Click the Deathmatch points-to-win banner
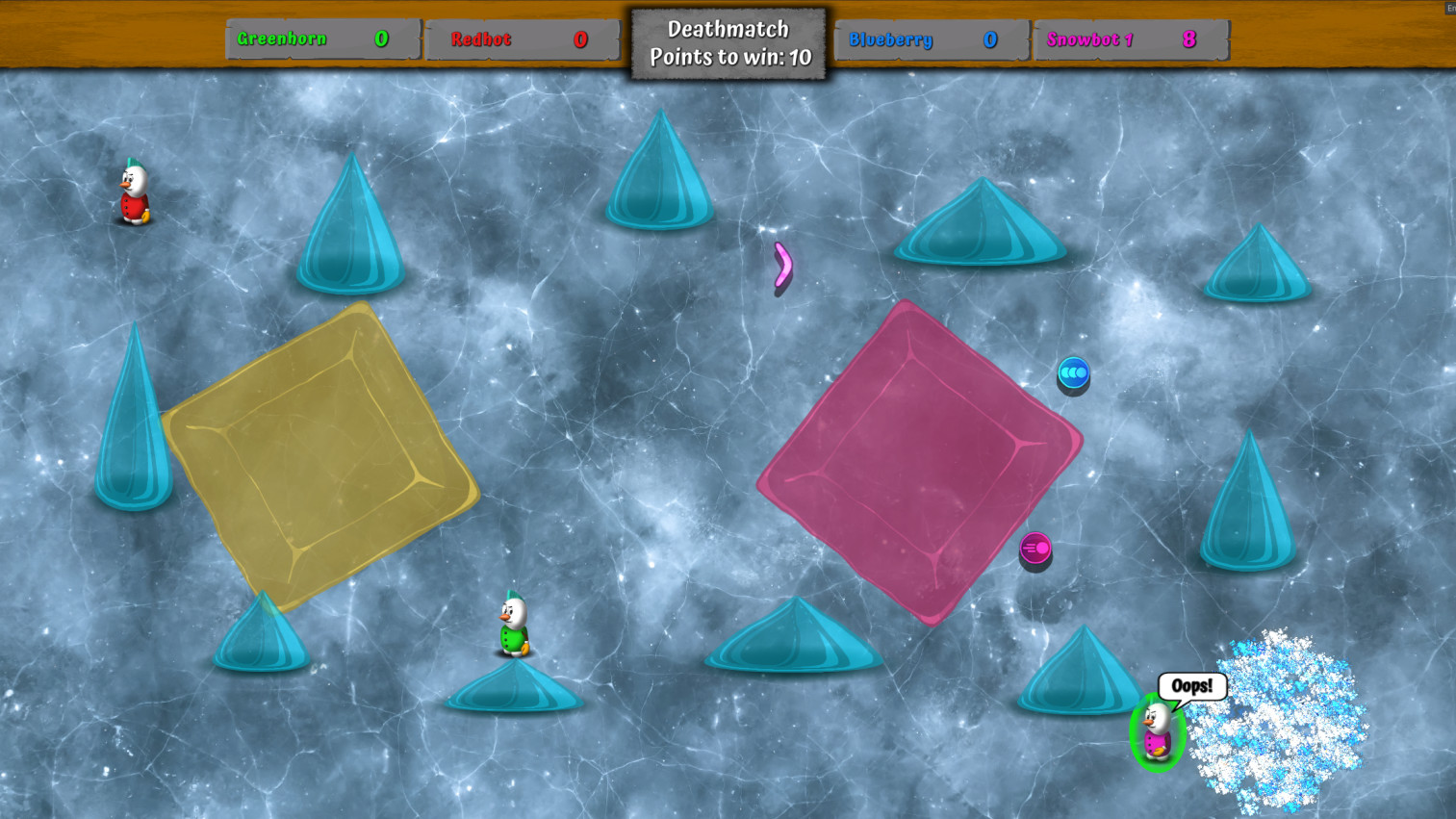Screen dimensions: 1456x819 click(x=728, y=42)
